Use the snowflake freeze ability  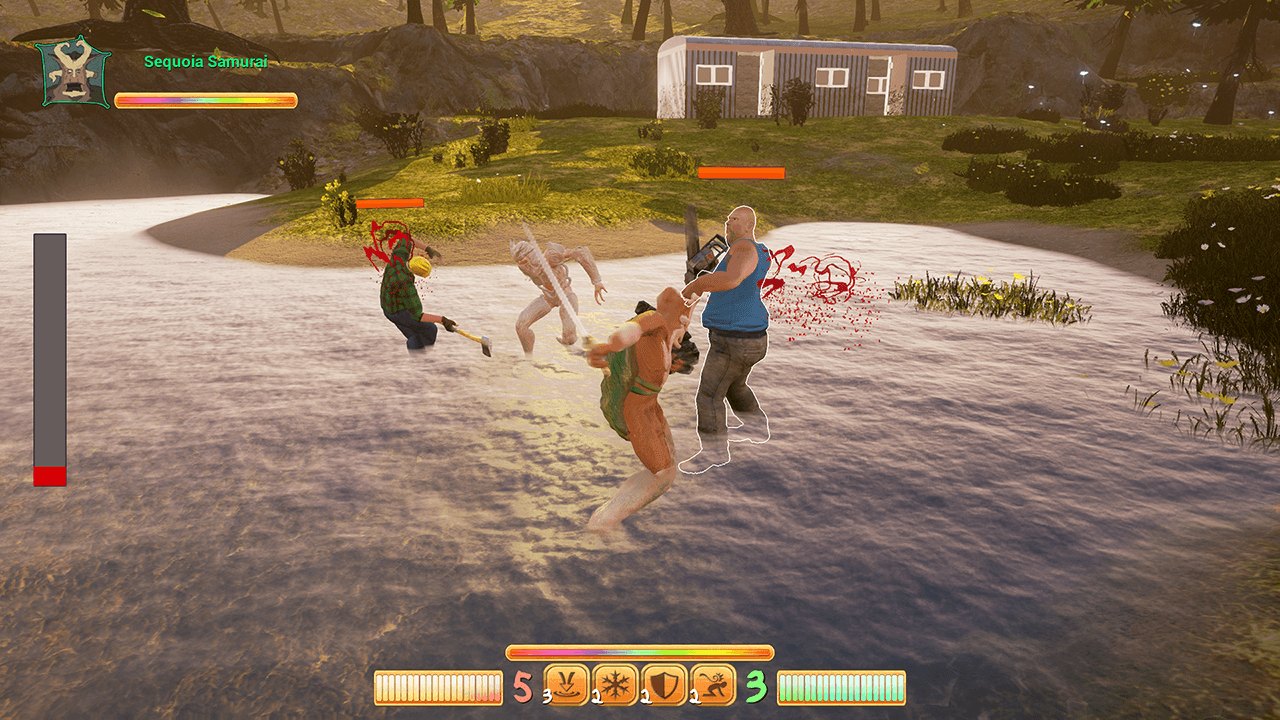(x=616, y=685)
